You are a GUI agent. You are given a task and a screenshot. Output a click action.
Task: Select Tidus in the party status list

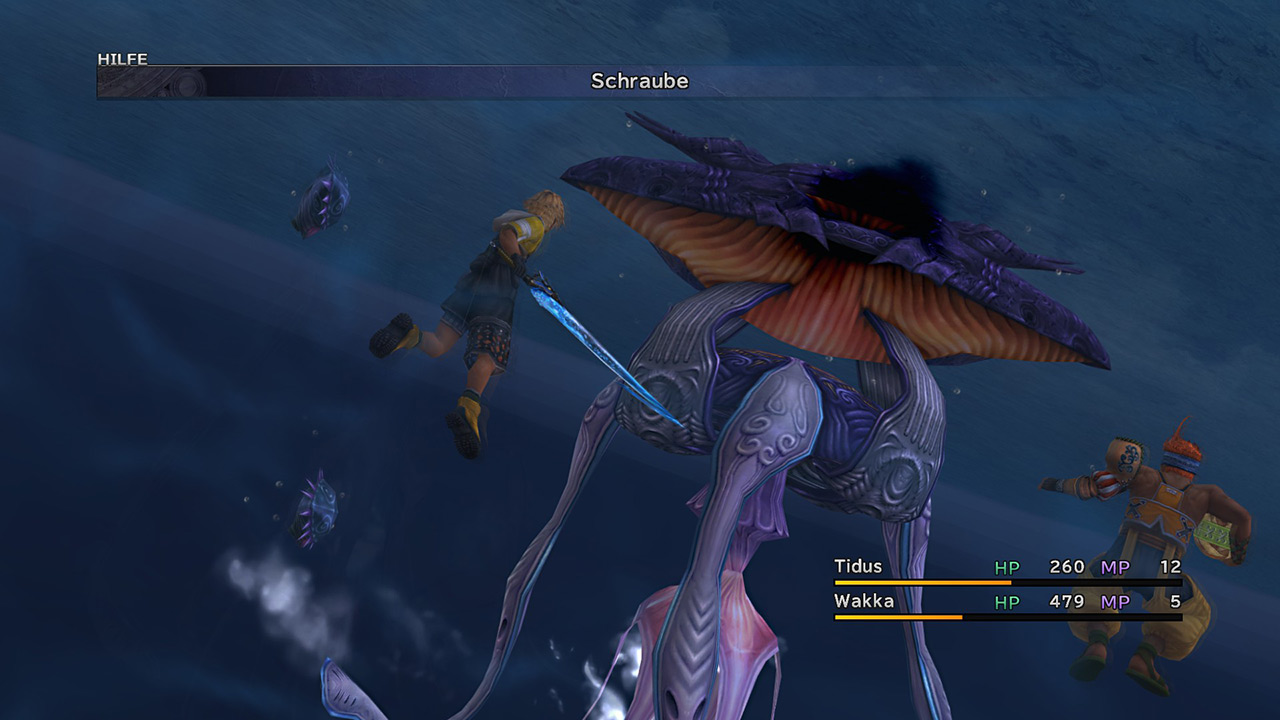858,567
